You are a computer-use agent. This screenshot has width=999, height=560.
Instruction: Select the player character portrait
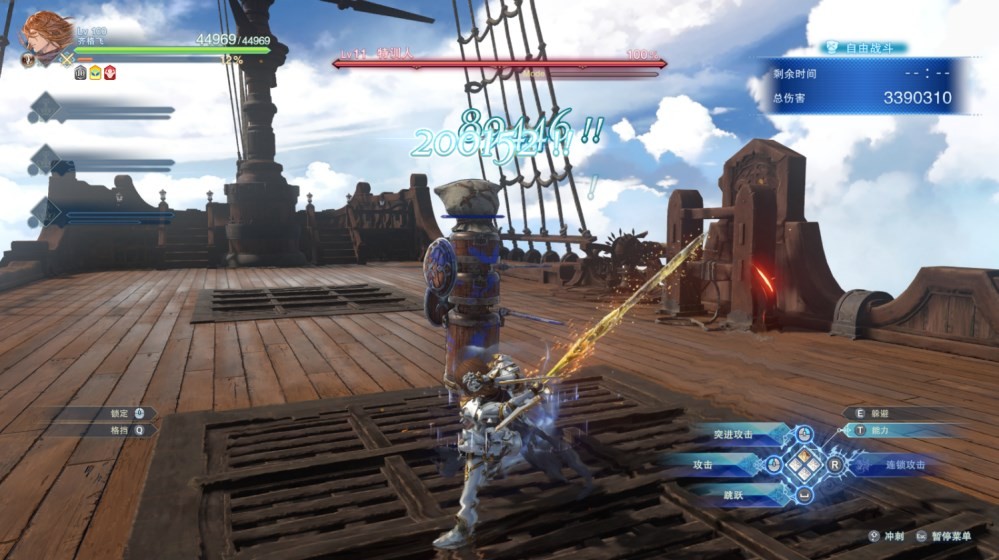point(46,34)
